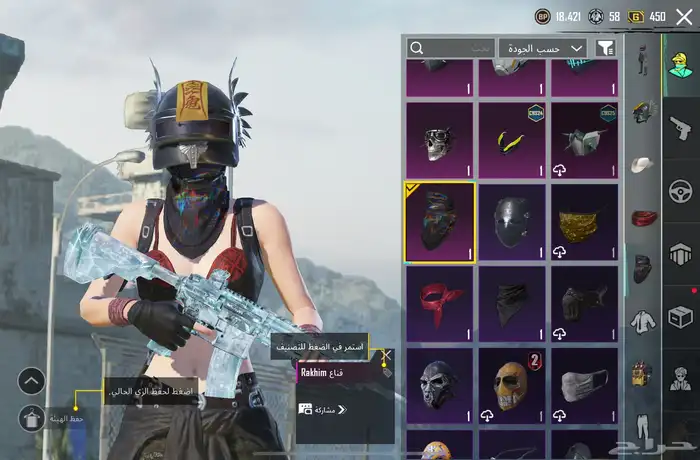Screen dimensions: 700x460
Task: Choose the orange and yellow skull mask
Action: pos(511,385)
